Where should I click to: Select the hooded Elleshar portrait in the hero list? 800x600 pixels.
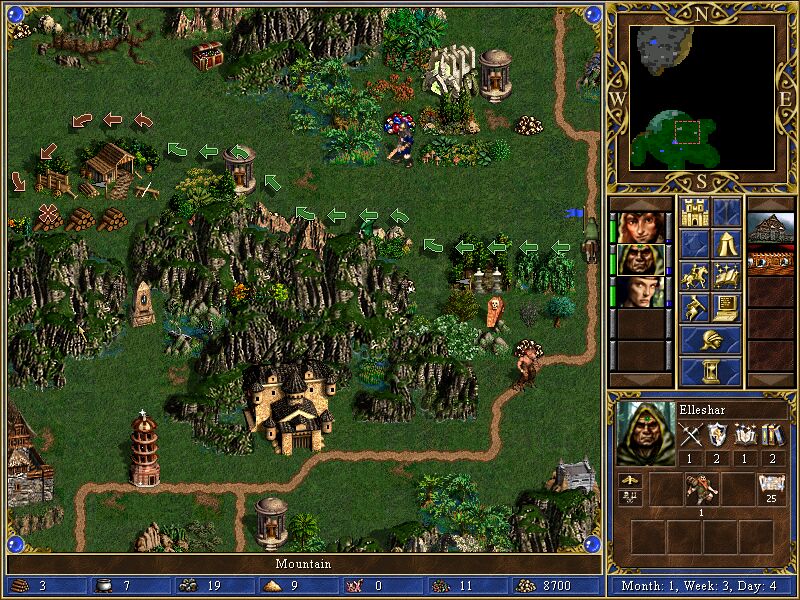639,259
